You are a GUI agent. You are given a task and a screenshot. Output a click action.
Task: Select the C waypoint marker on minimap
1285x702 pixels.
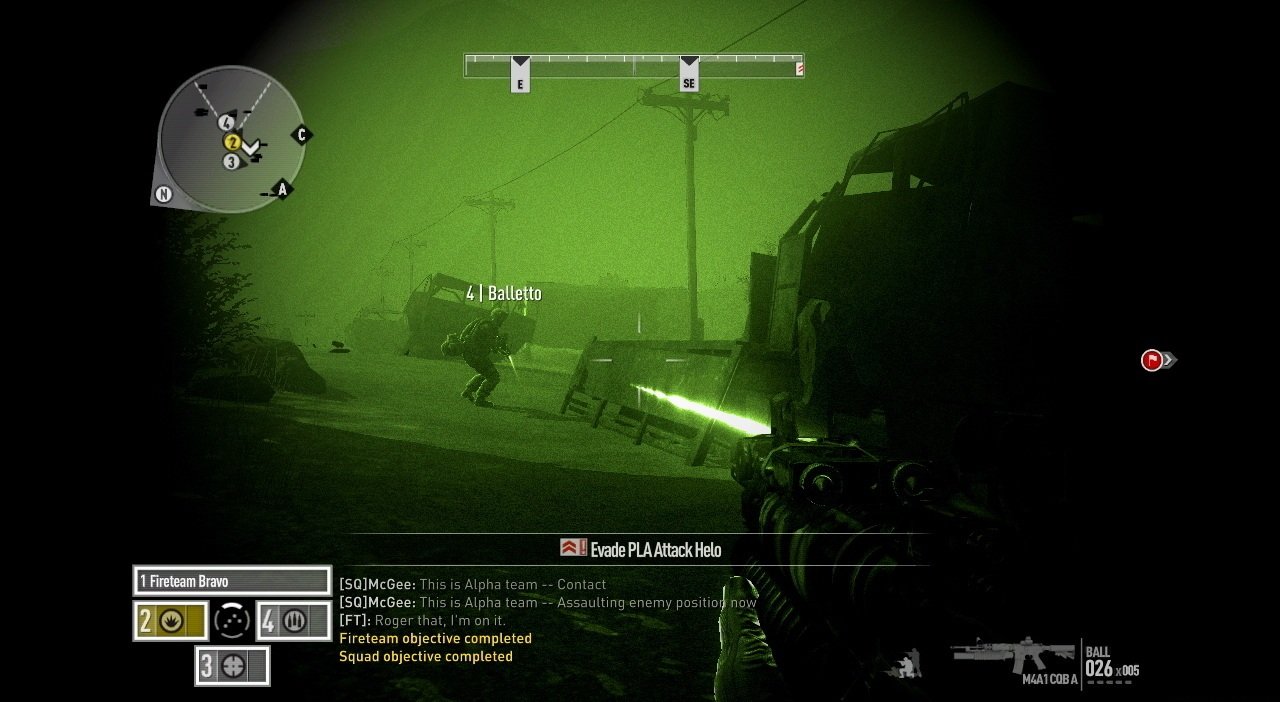pyautogui.click(x=301, y=135)
